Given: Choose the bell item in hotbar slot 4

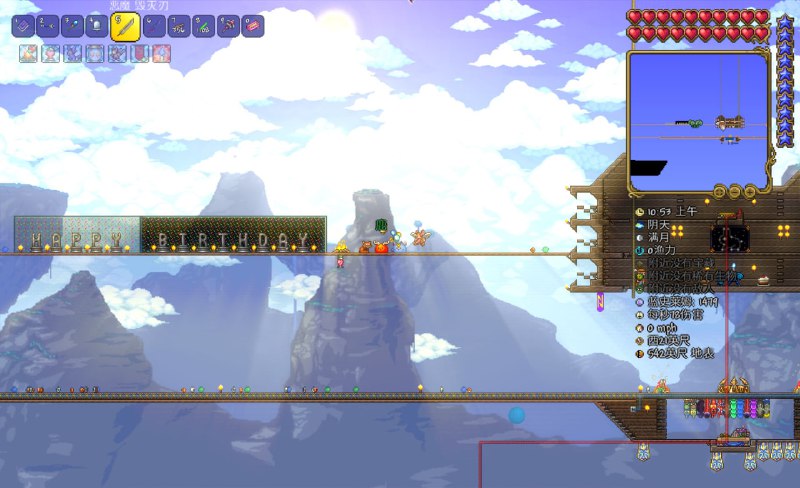Looking at the screenshot, I should 97,27.
